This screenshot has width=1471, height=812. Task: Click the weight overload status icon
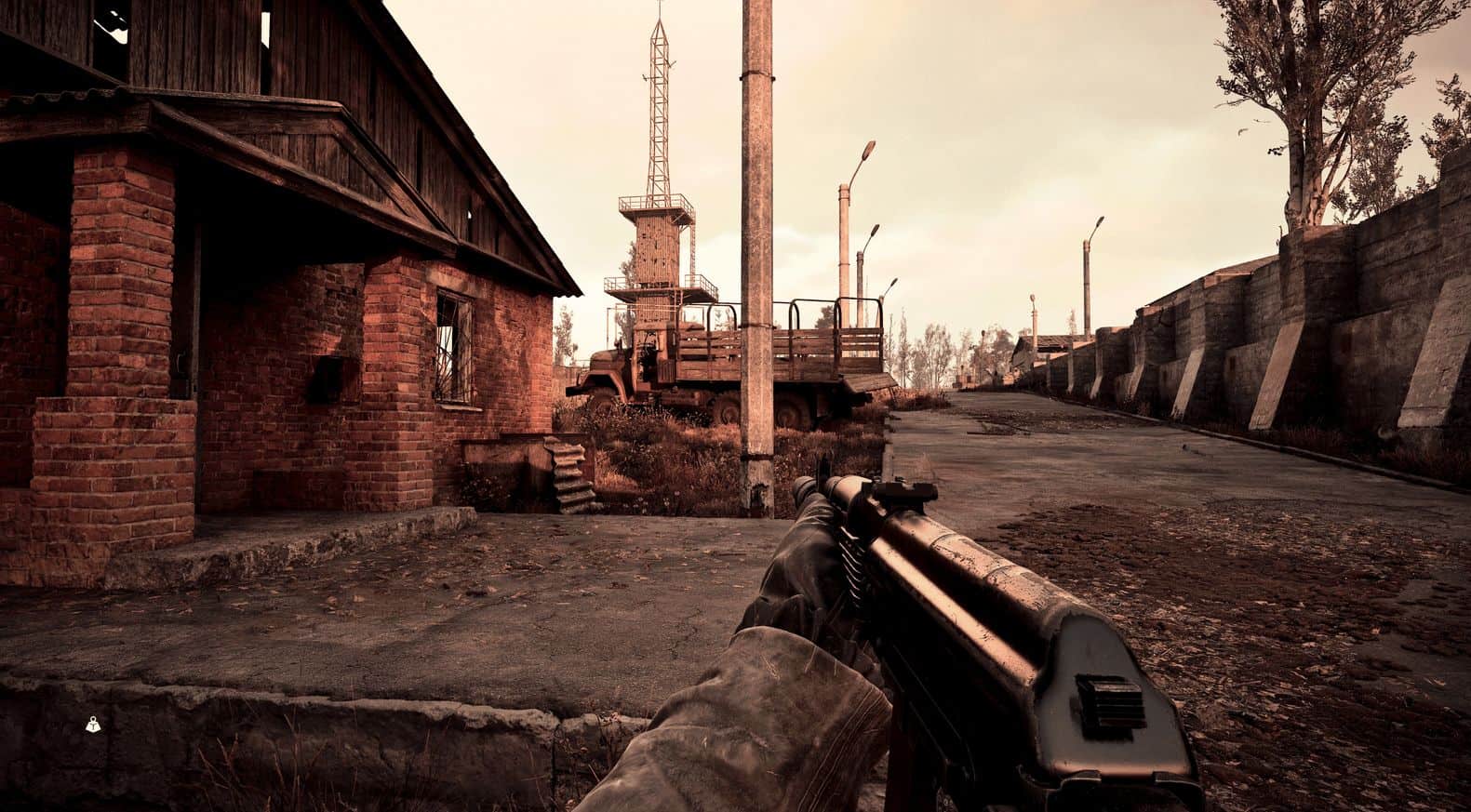click(x=94, y=723)
